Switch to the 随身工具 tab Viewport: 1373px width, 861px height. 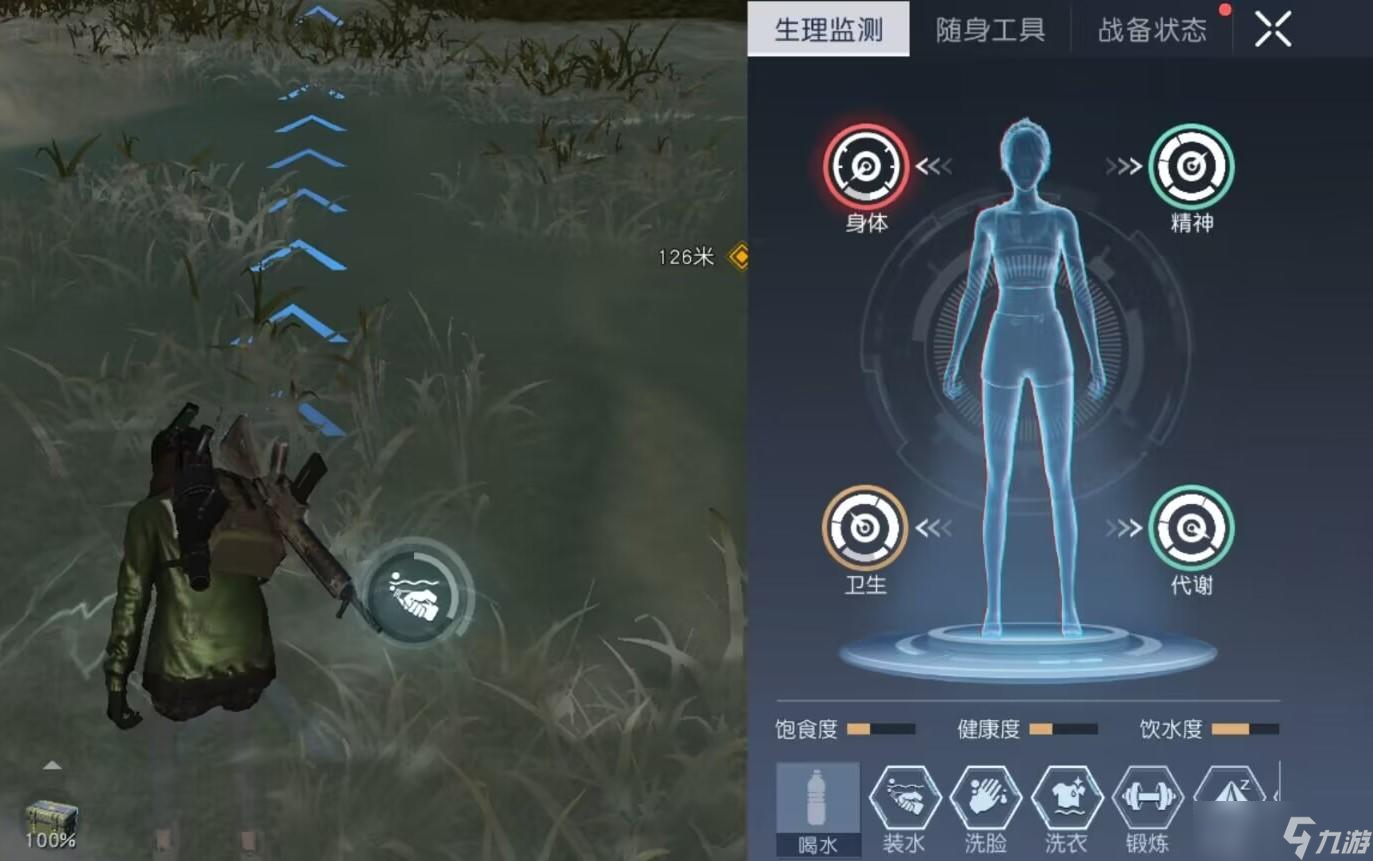point(988,30)
